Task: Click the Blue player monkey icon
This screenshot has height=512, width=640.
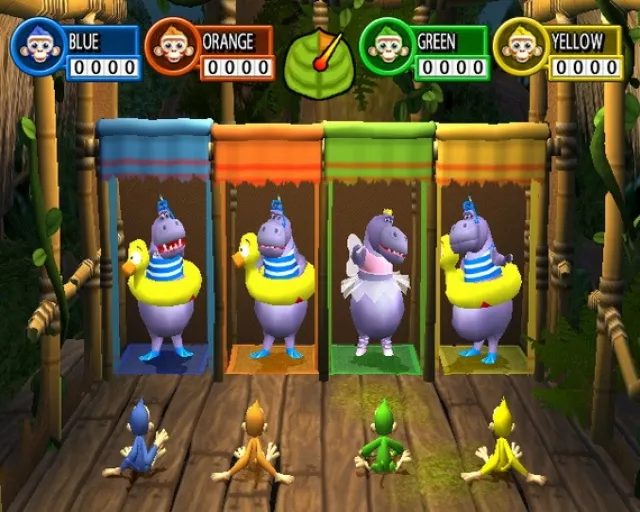Action: click(x=37, y=47)
